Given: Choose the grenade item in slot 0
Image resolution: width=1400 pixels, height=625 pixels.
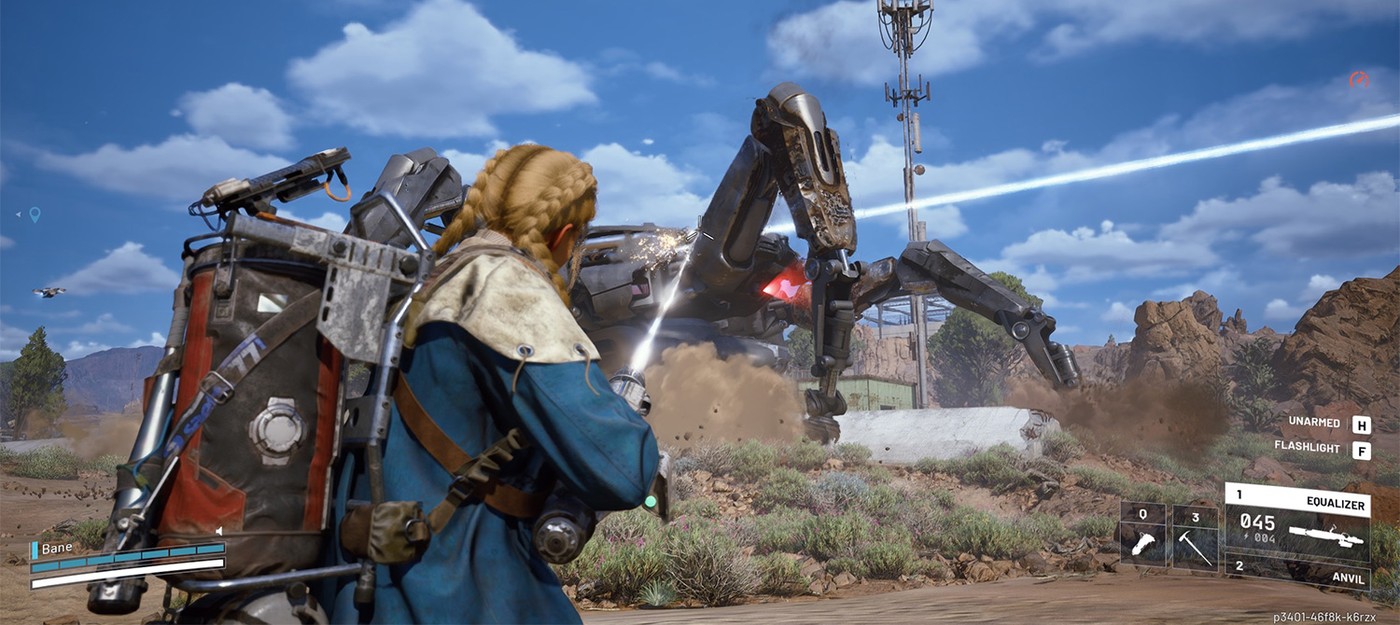Looking at the screenshot, I should (x=1142, y=536).
